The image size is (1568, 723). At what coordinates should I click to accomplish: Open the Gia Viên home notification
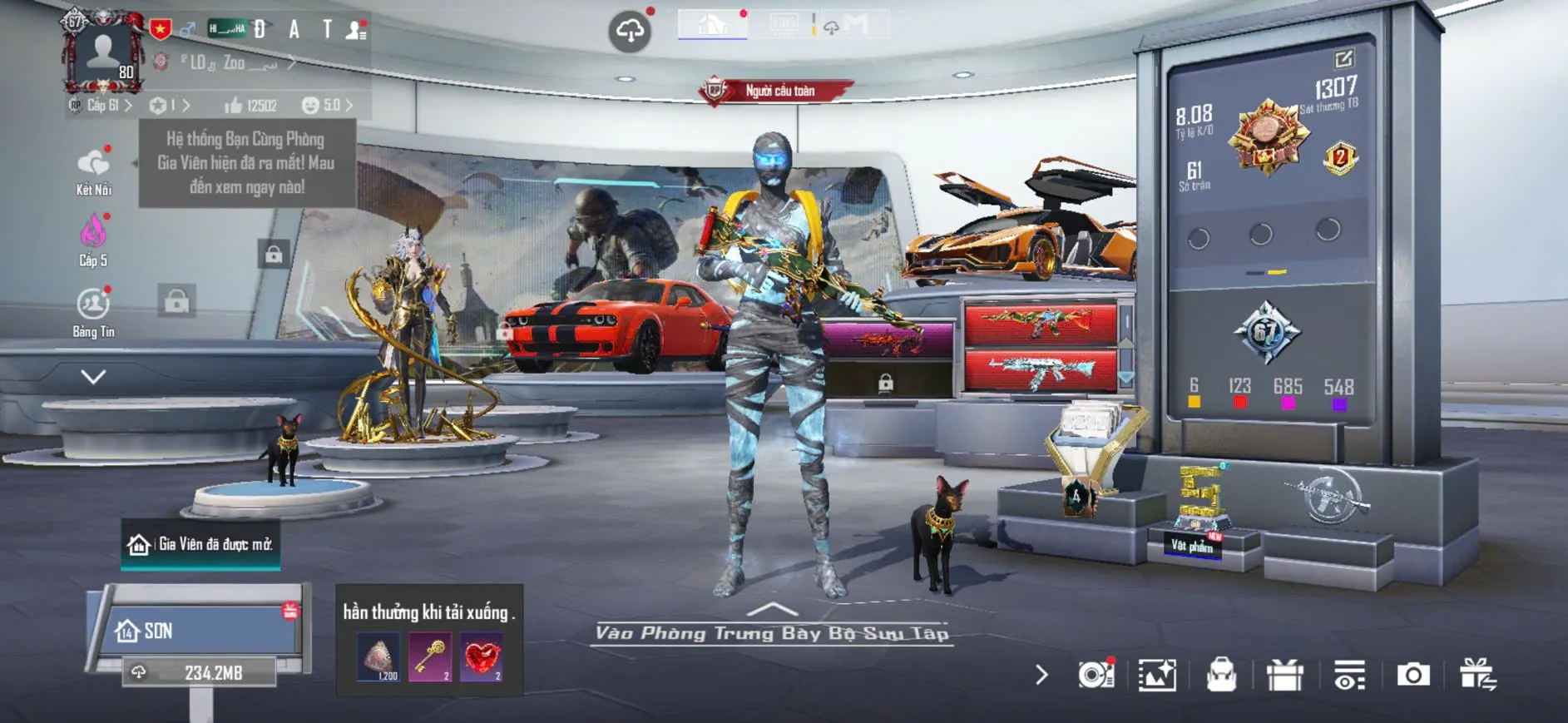tap(200, 544)
